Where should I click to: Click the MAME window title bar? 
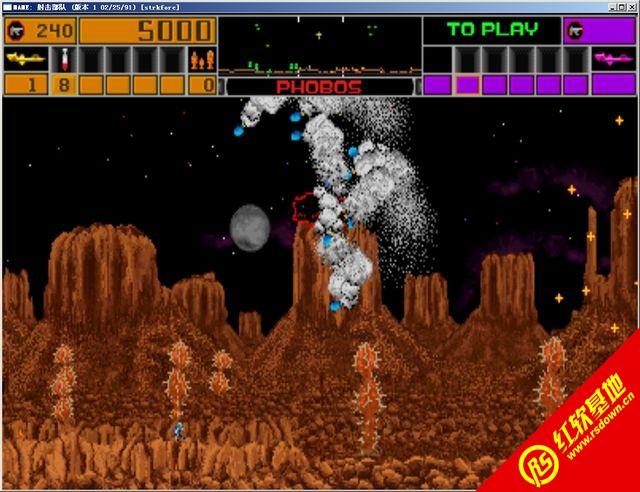point(320,6)
